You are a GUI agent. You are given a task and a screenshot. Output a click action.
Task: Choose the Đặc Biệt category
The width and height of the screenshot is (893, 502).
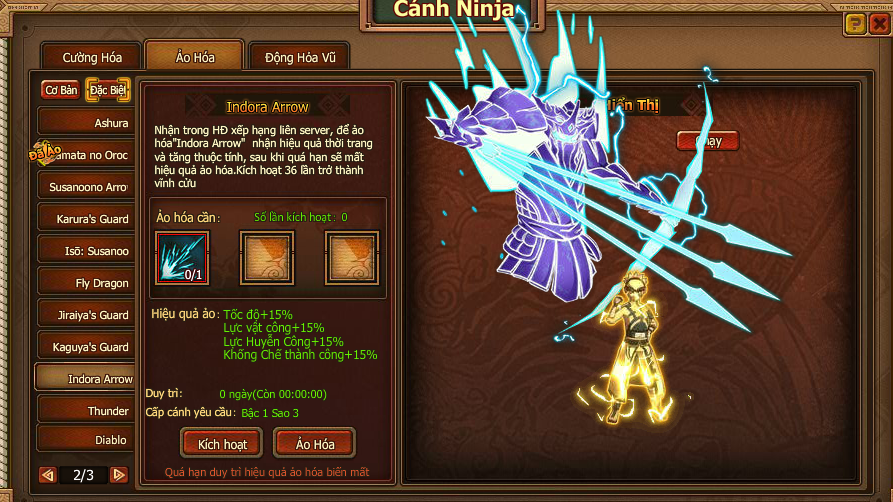[108, 90]
